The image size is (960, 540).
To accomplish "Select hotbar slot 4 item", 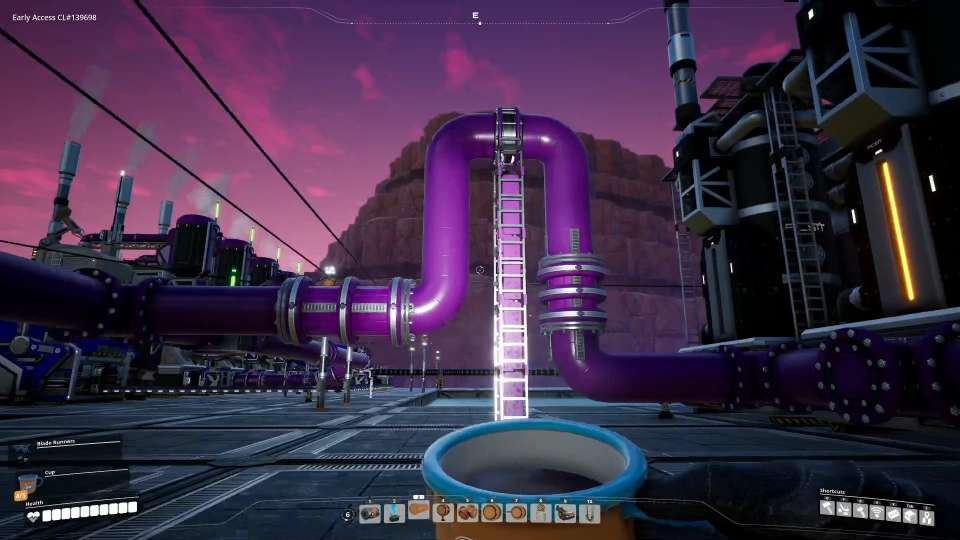I will pos(443,513).
